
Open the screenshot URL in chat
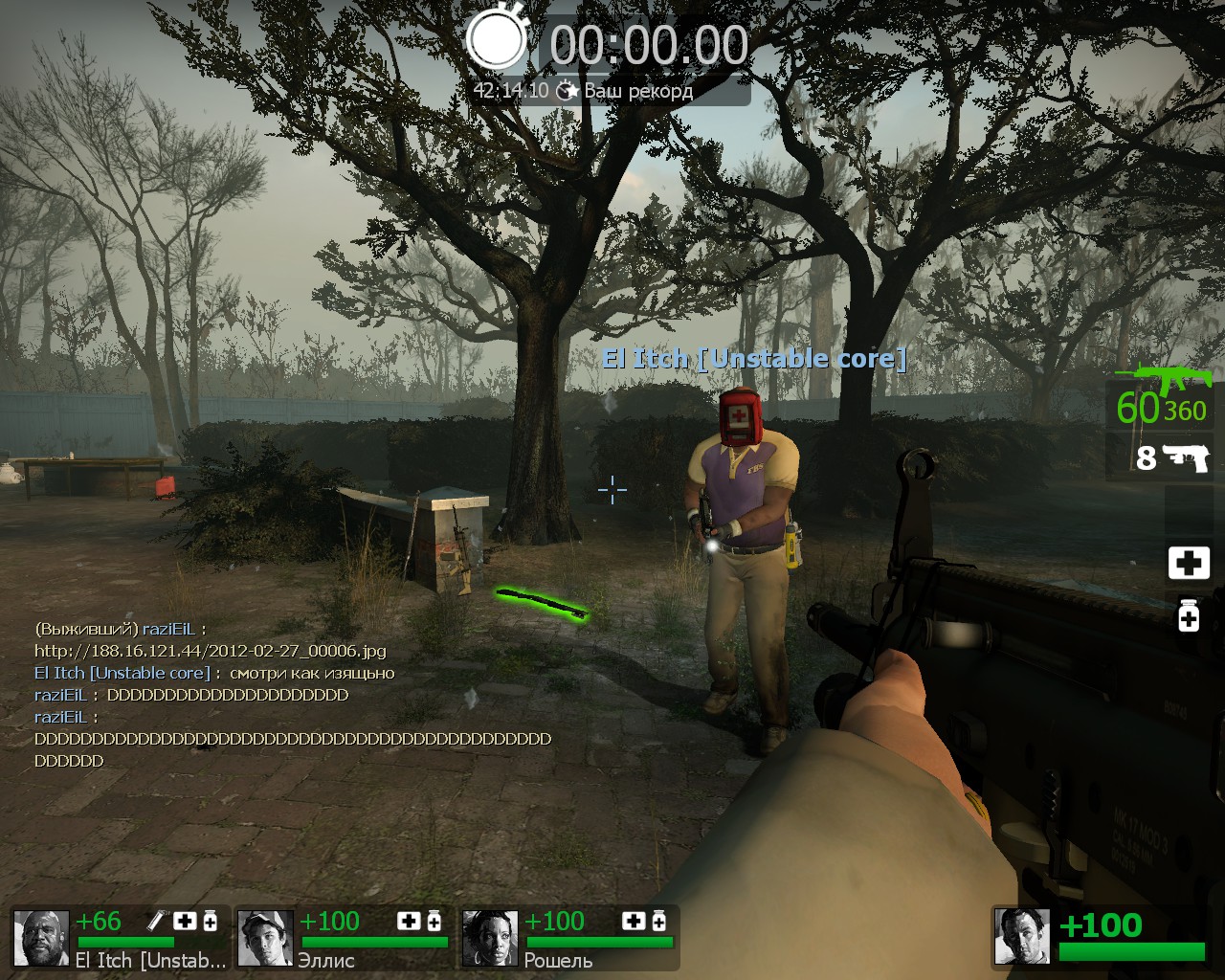[211, 651]
